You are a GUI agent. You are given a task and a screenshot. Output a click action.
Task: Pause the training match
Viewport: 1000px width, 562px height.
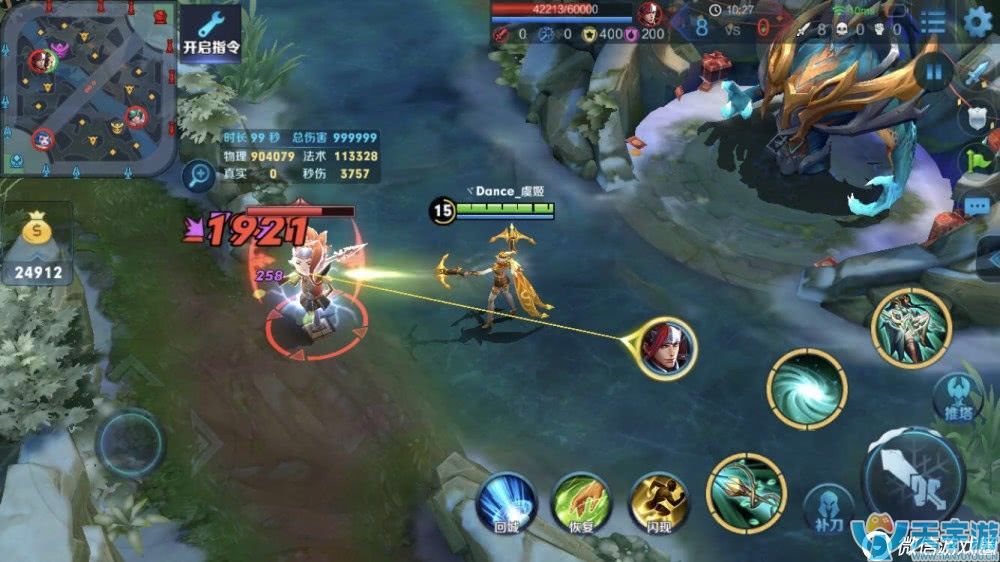[x=934, y=72]
